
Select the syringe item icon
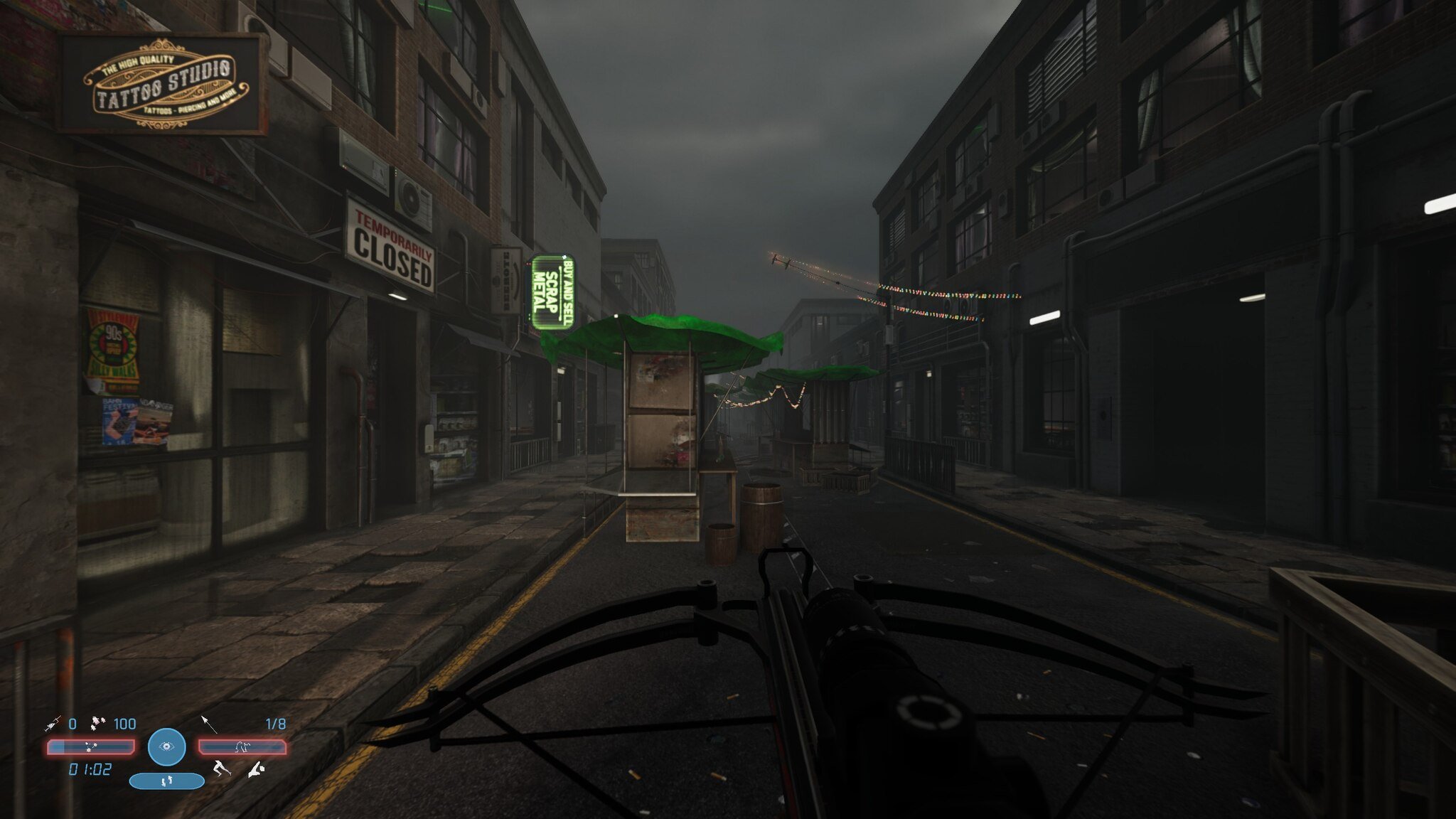coord(53,724)
